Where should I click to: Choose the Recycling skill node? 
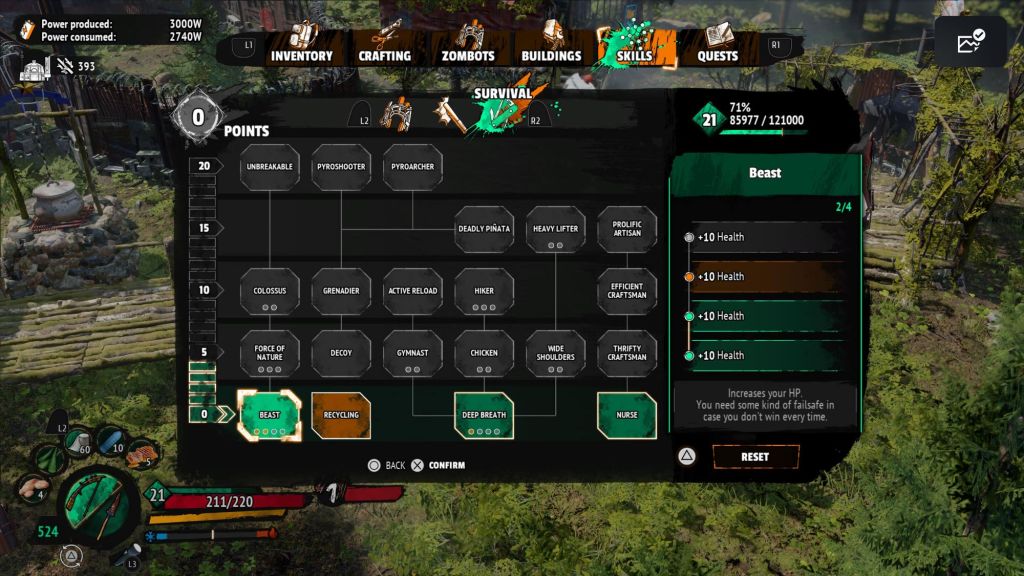(x=341, y=415)
